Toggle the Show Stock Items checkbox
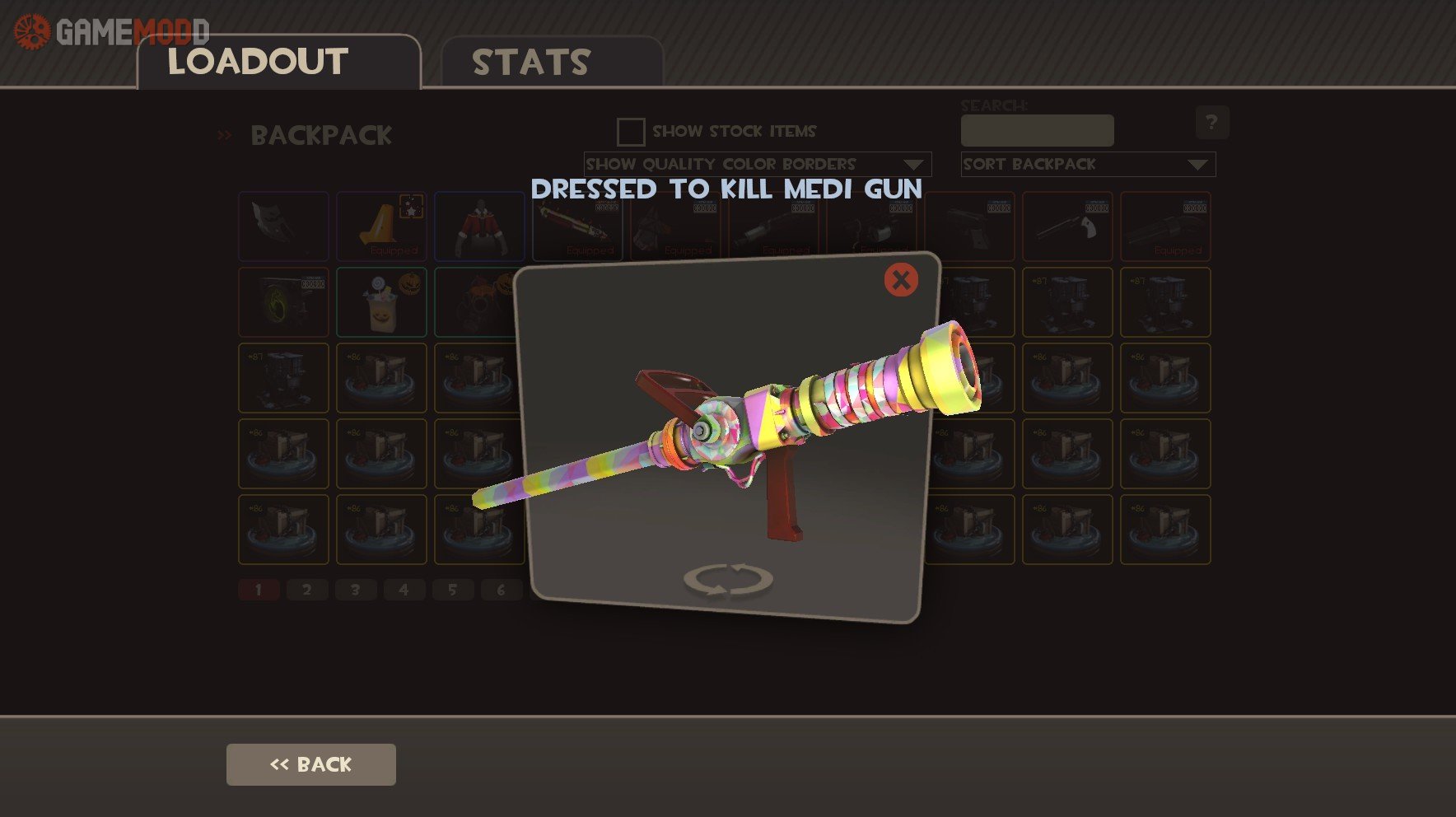This screenshot has width=1456, height=817. pos(631,132)
